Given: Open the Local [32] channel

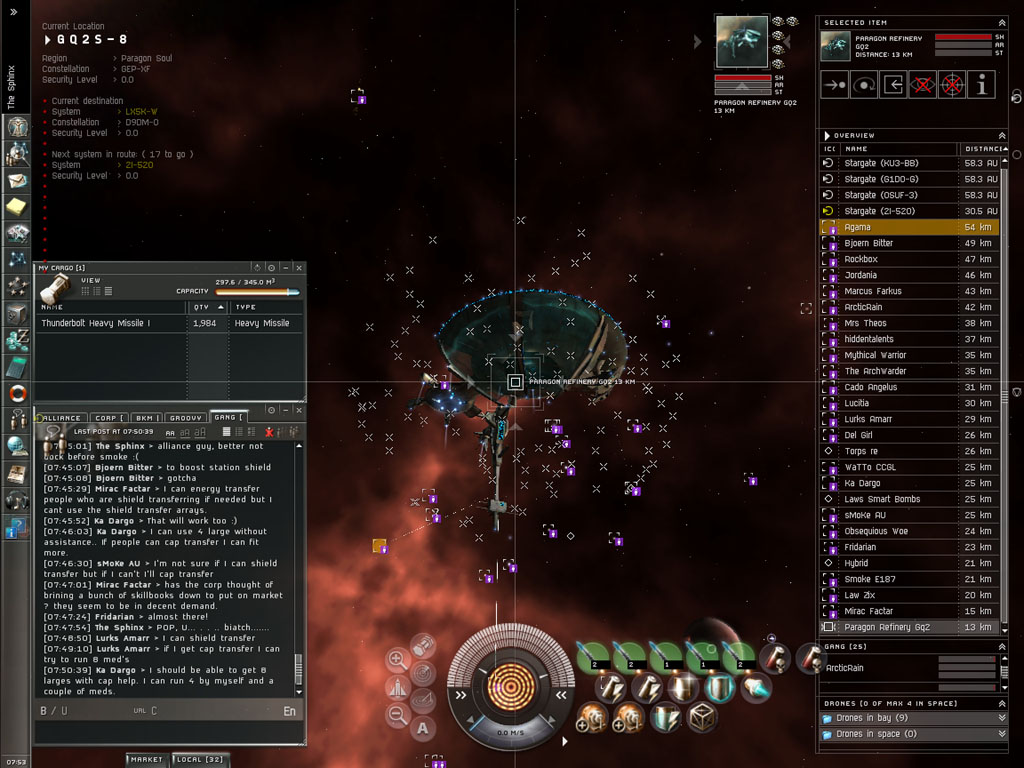Looking at the screenshot, I should [x=201, y=760].
